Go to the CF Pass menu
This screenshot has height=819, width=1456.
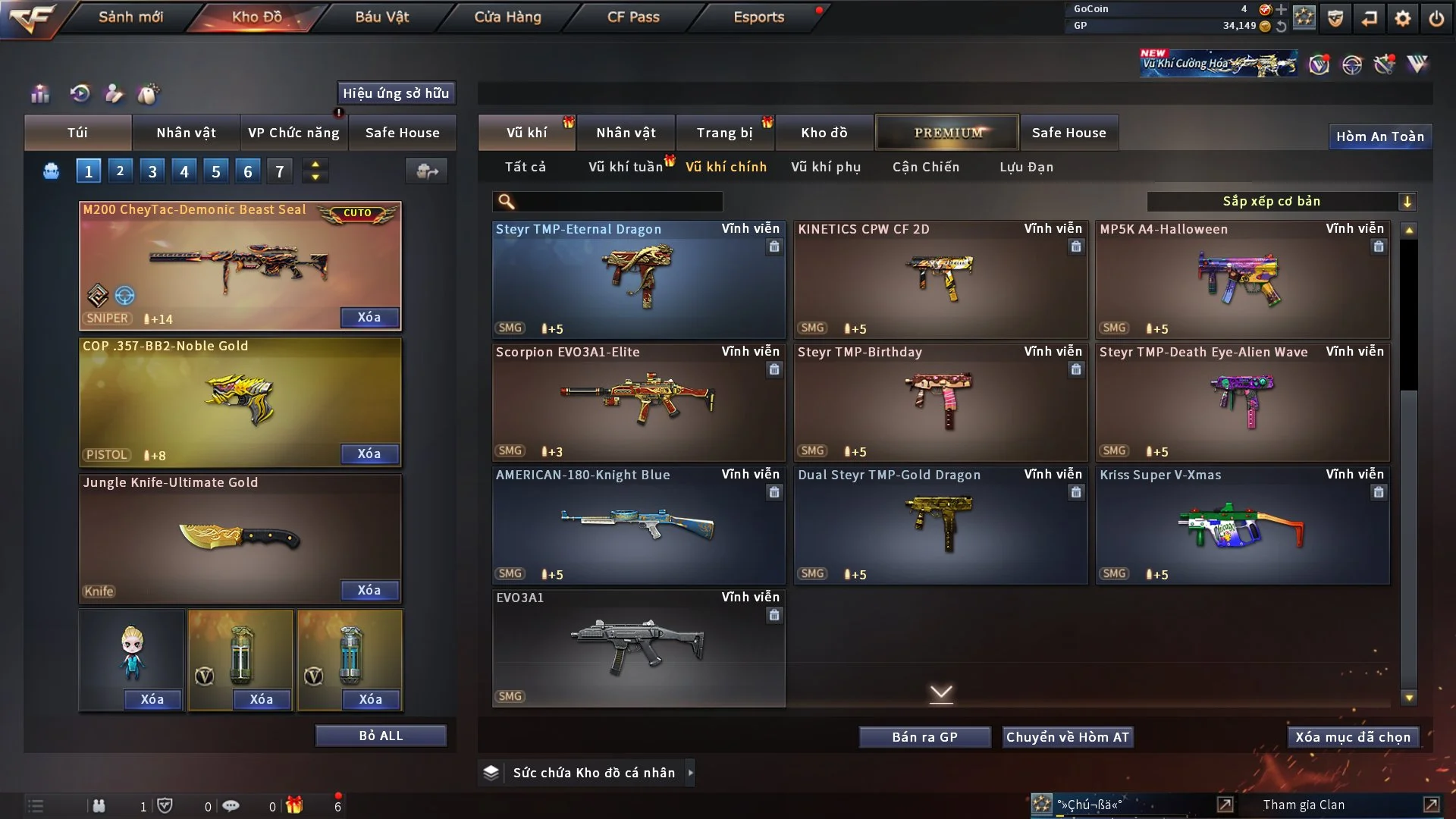click(x=633, y=17)
